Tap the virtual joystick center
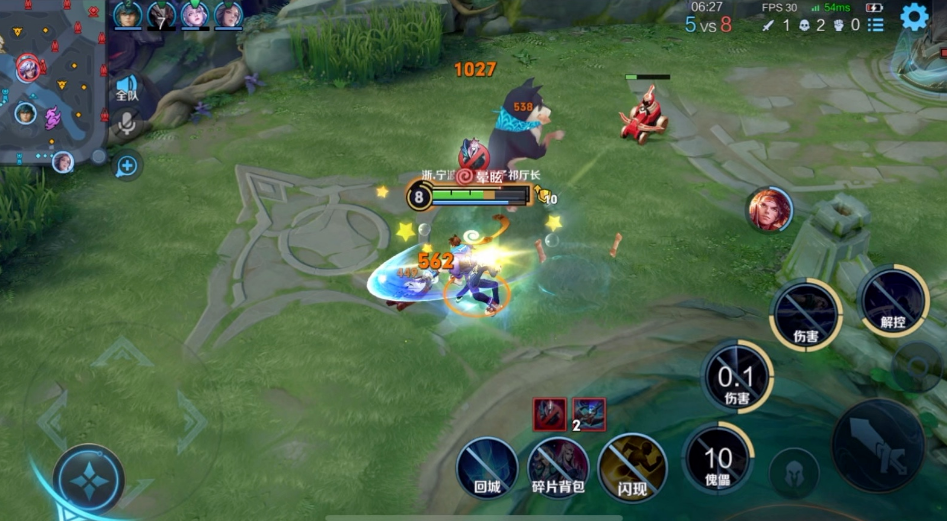The image size is (947, 521). tap(89, 479)
